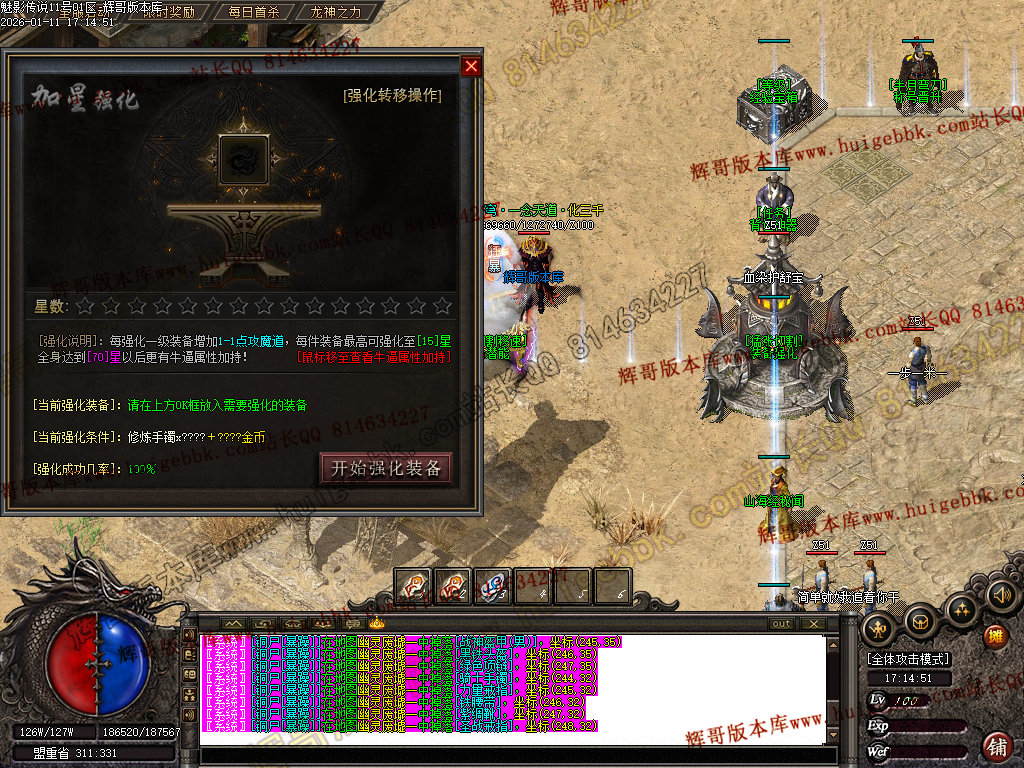Image resolution: width=1024 pixels, height=768 pixels.
Task: Open the 摊 stall button
Action: (995, 636)
